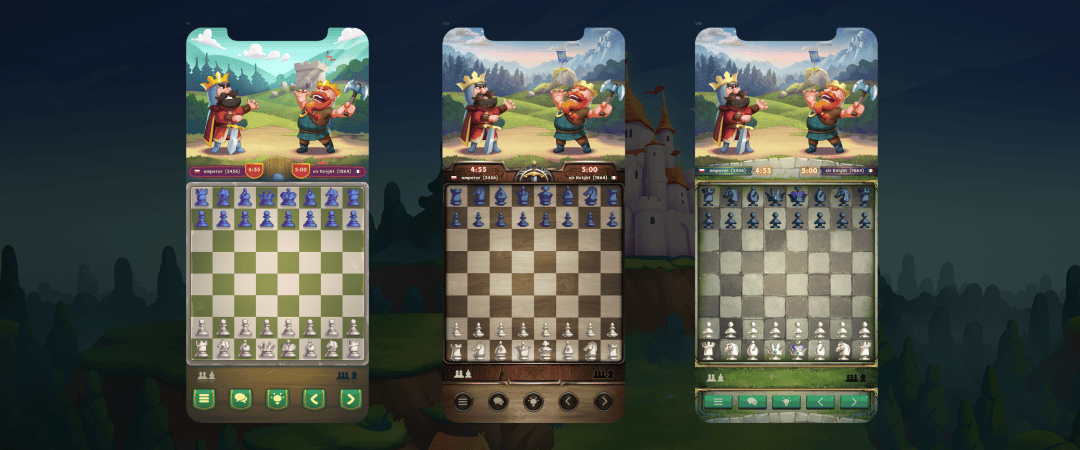Select the next move arrow on the stone-board phone
This screenshot has width=1080, height=450.
[x=853, y=402]
